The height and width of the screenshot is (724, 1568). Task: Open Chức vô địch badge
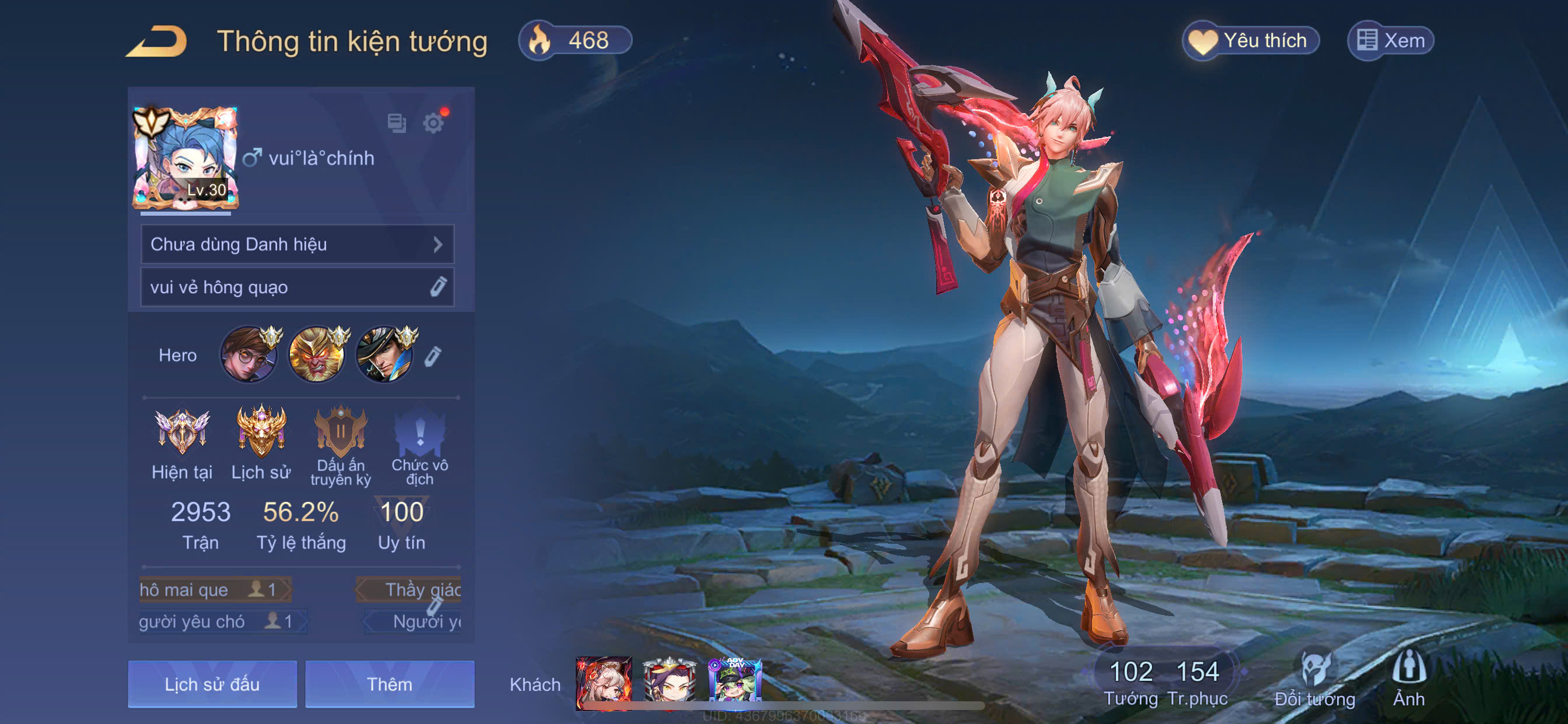pos(419,433)
